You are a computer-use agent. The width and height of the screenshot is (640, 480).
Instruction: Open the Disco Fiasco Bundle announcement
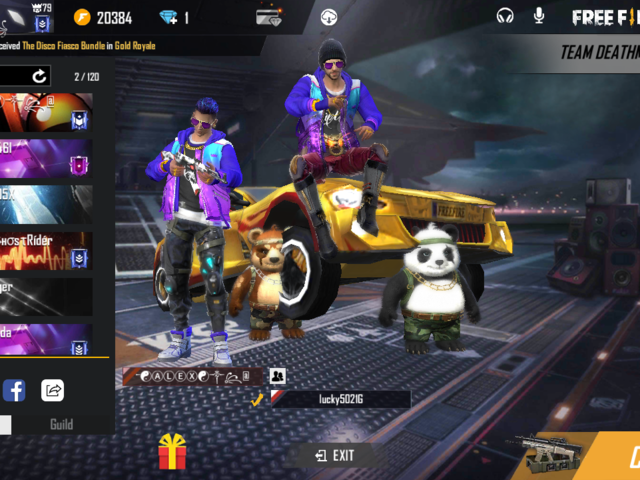tap(78, 46)
